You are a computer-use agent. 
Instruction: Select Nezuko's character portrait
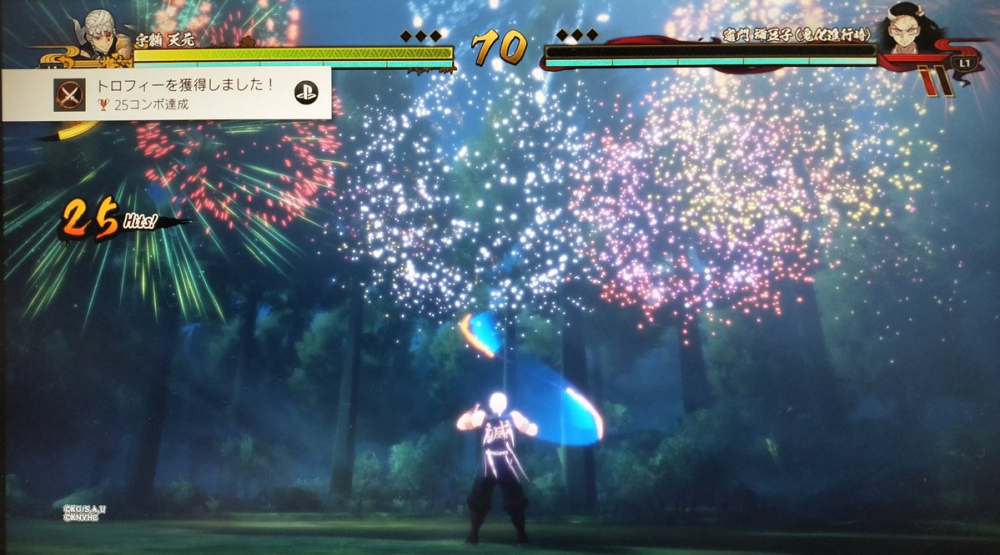(908, 30)
